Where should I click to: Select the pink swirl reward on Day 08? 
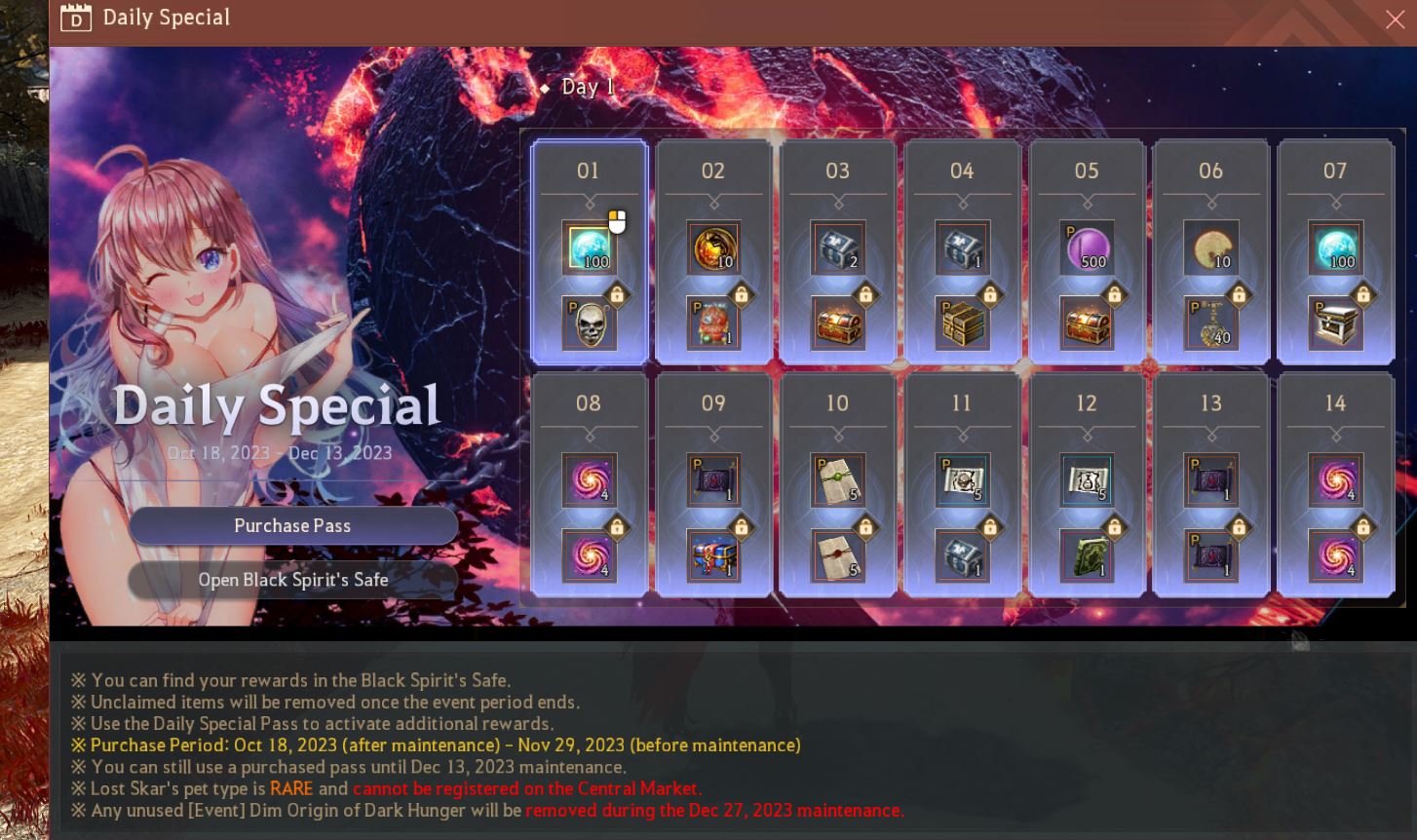tap(589, 479)
